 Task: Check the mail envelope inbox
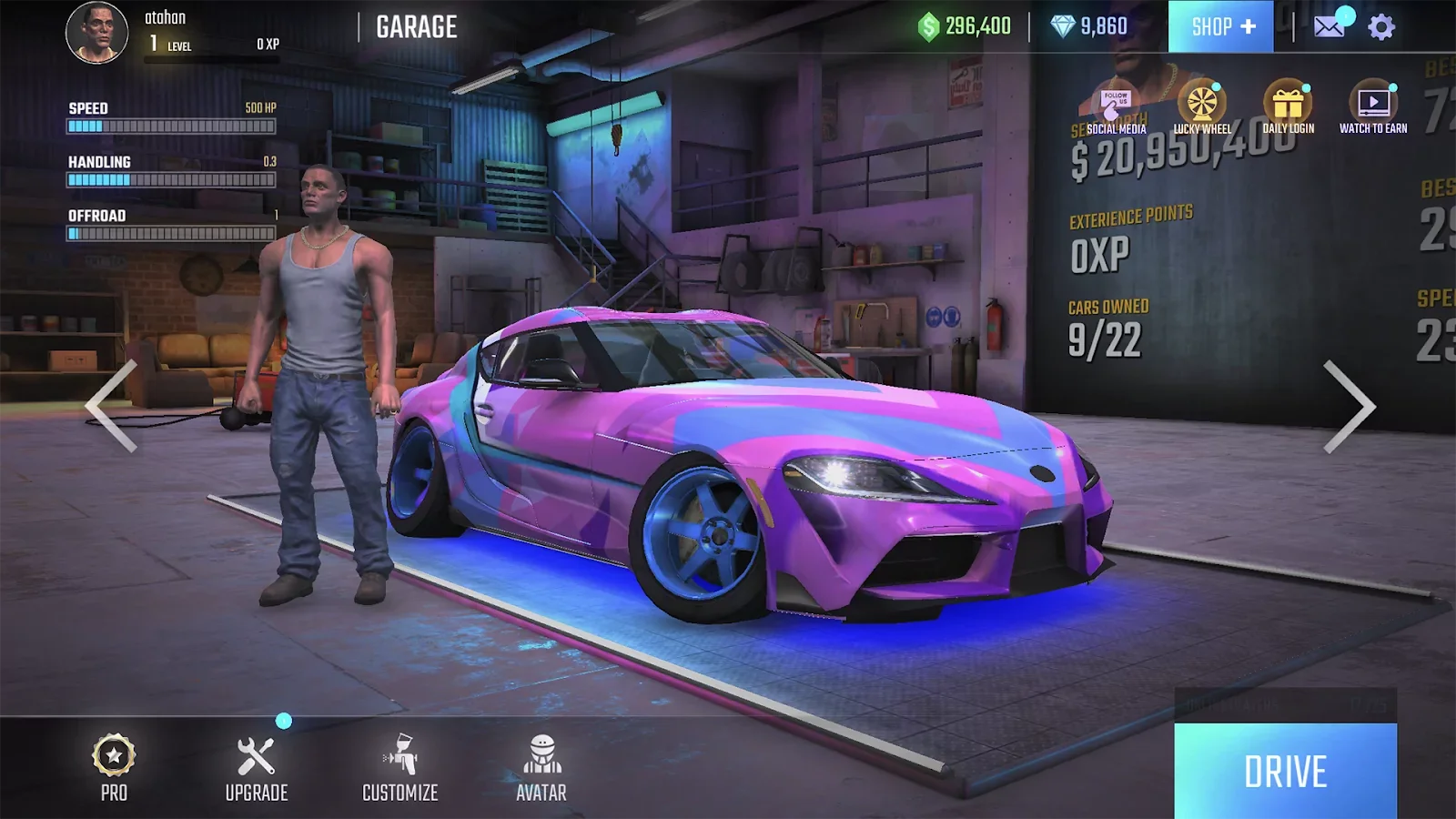[x=1330, y=26]
